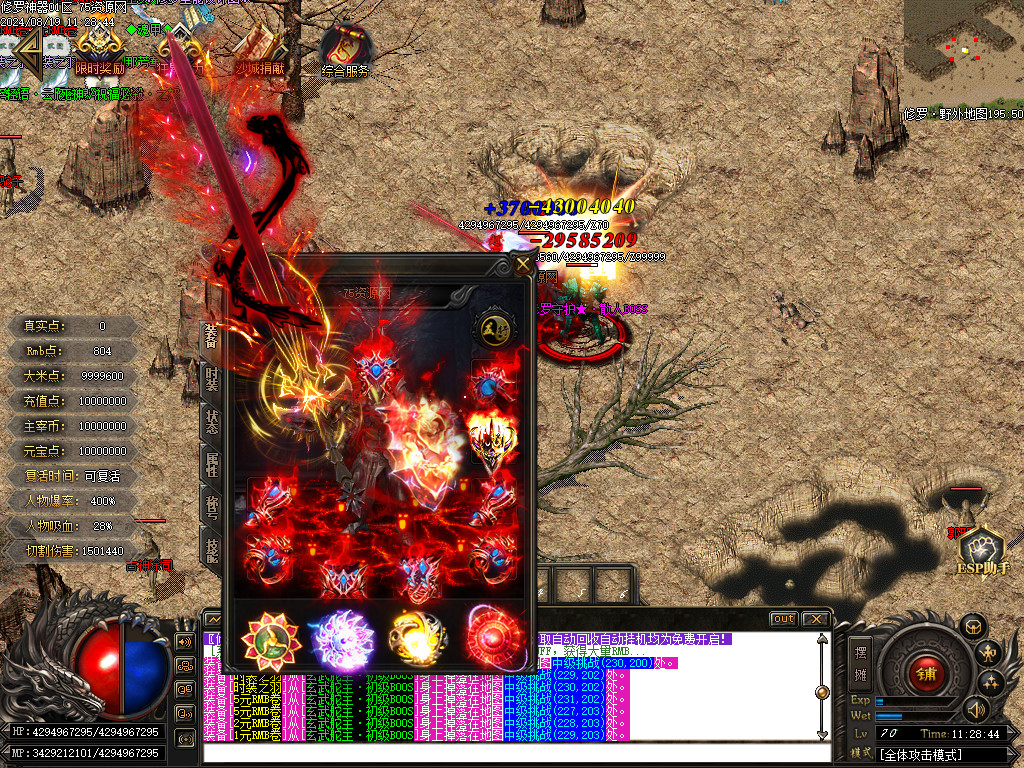Choose the purple lotus orb slot
The height and width of the screenshot is (768, 1024).
340,638
